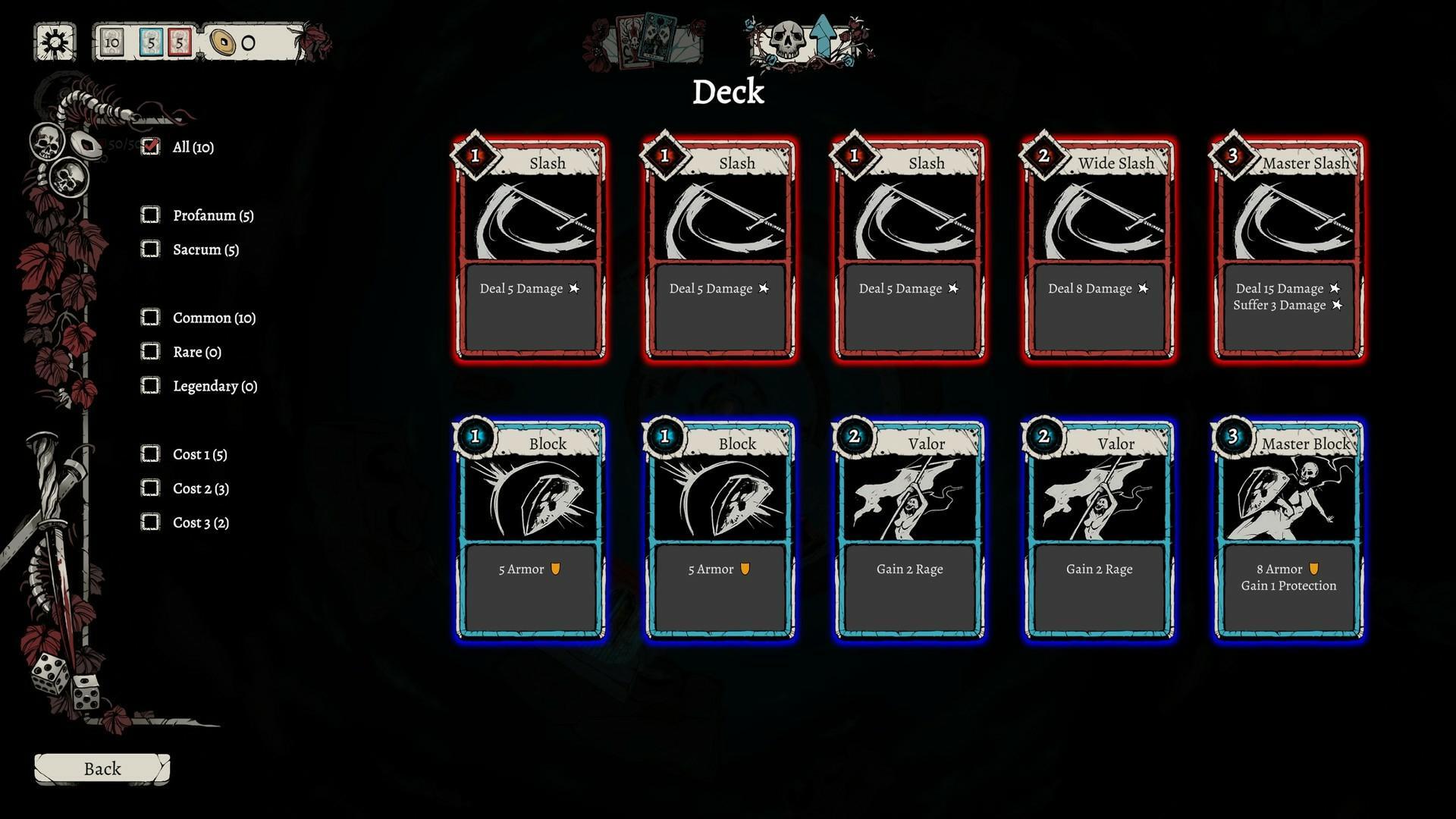Check the Cost 3 (2) filter
The width and height of the screenshot is (1456, 819).
tap(149, 522)
